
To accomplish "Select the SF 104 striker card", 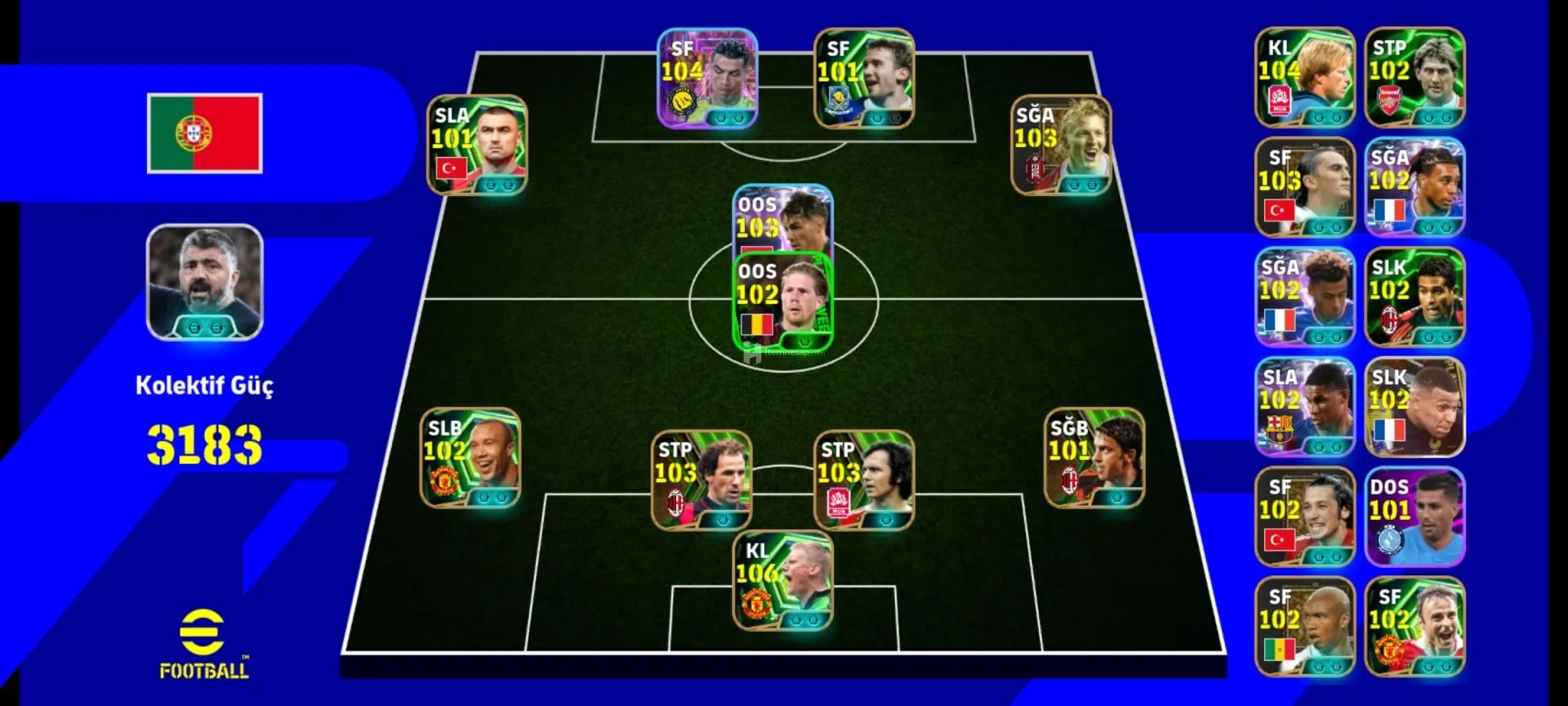I will click(707, 79).
